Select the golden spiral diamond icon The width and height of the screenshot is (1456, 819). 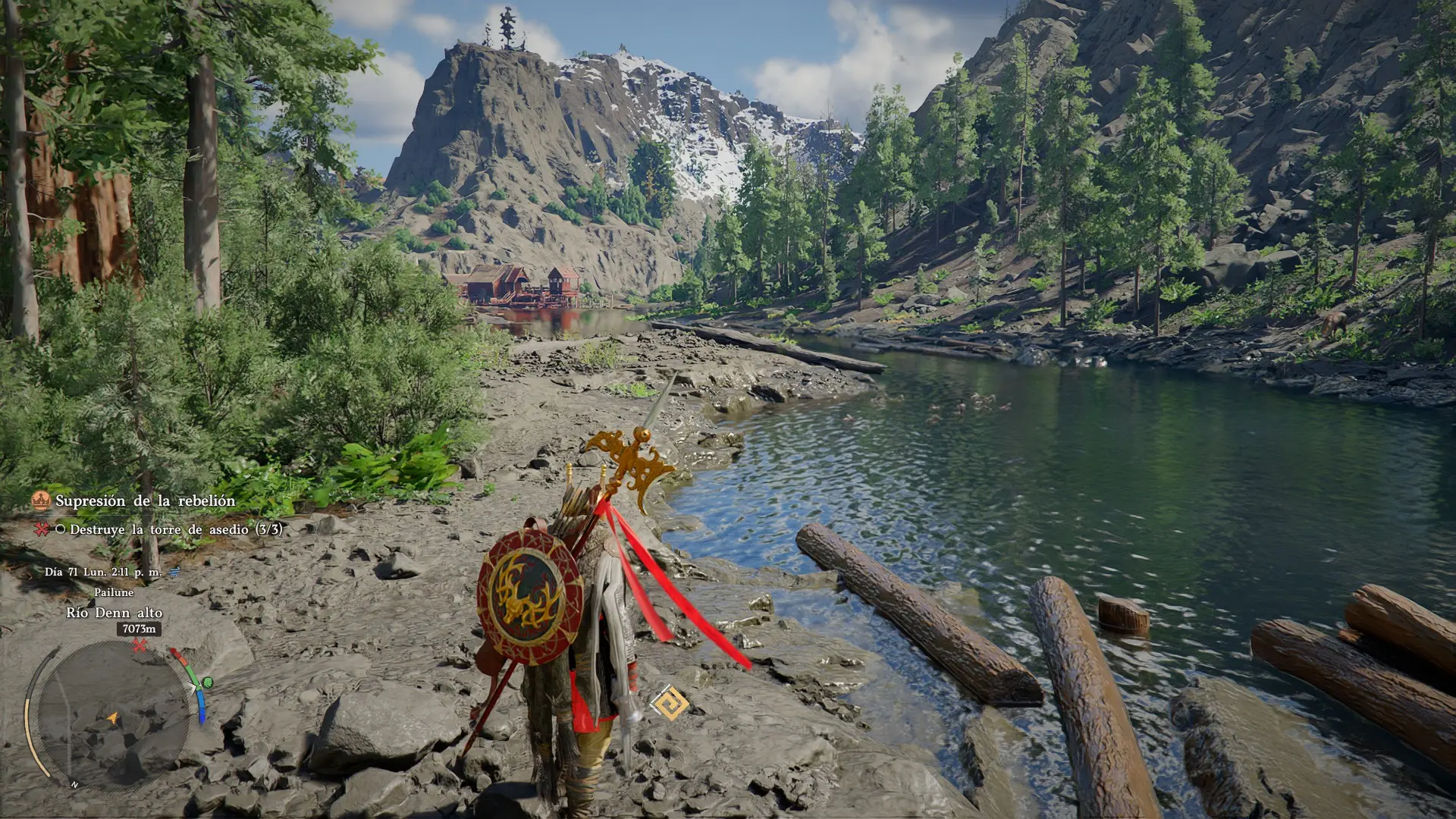pyautogui.click(x=670, y=703)
